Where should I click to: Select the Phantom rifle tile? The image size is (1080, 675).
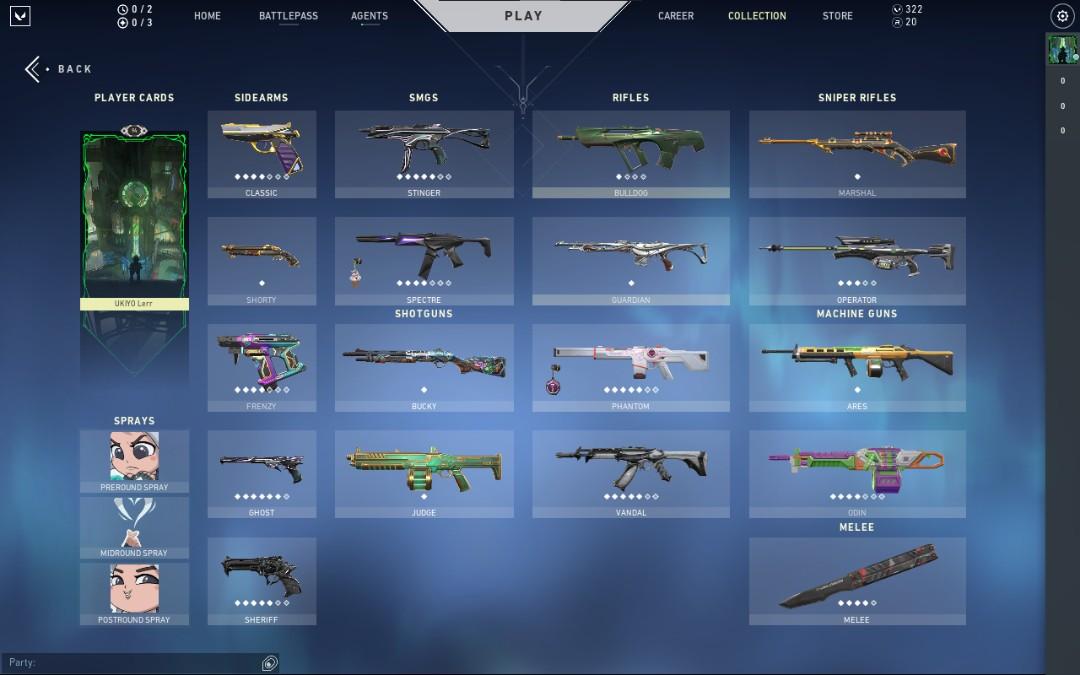(631, 367)
